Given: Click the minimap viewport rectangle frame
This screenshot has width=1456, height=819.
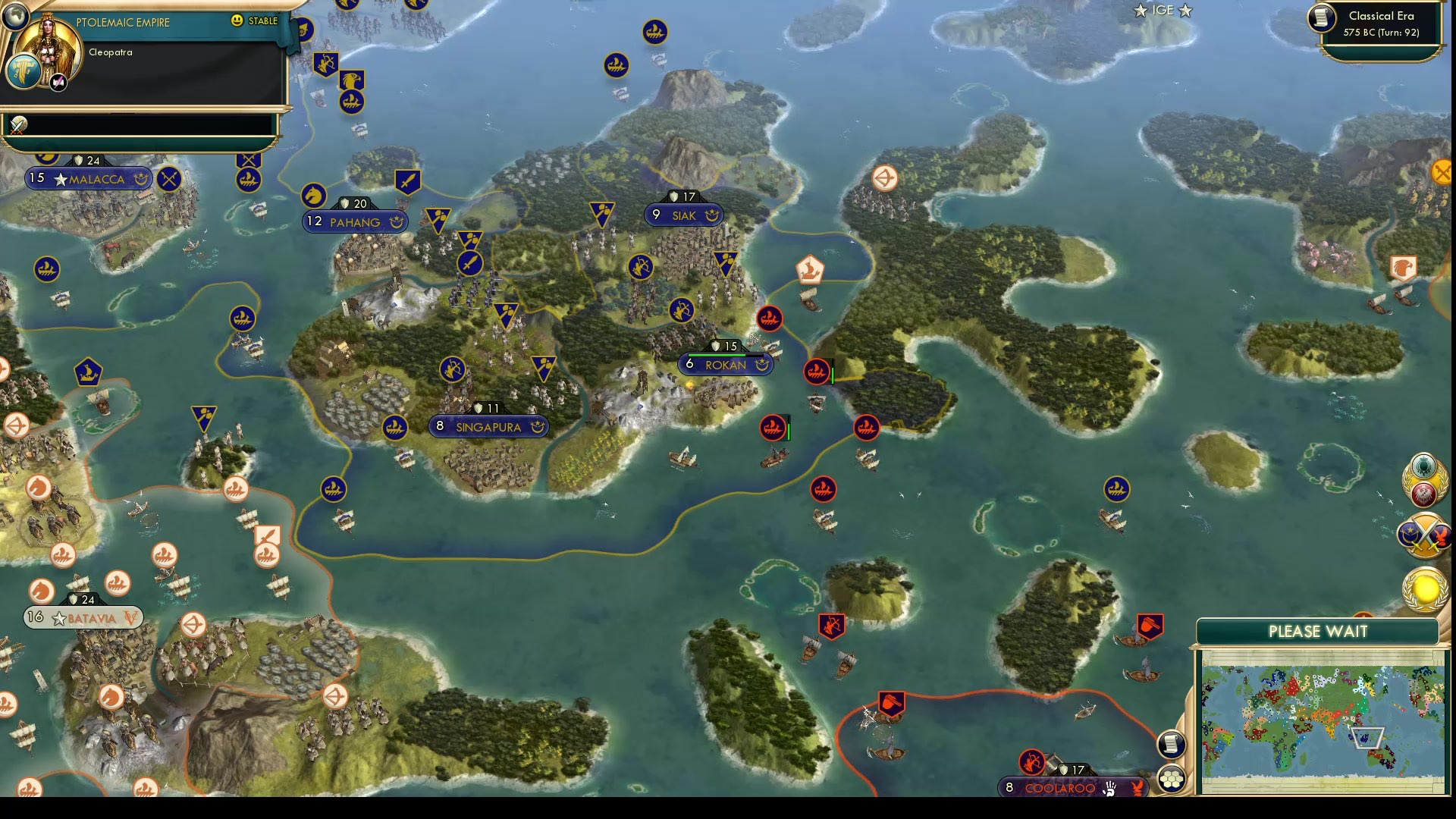Looking at the screenshot, I should coord(1369,736).
